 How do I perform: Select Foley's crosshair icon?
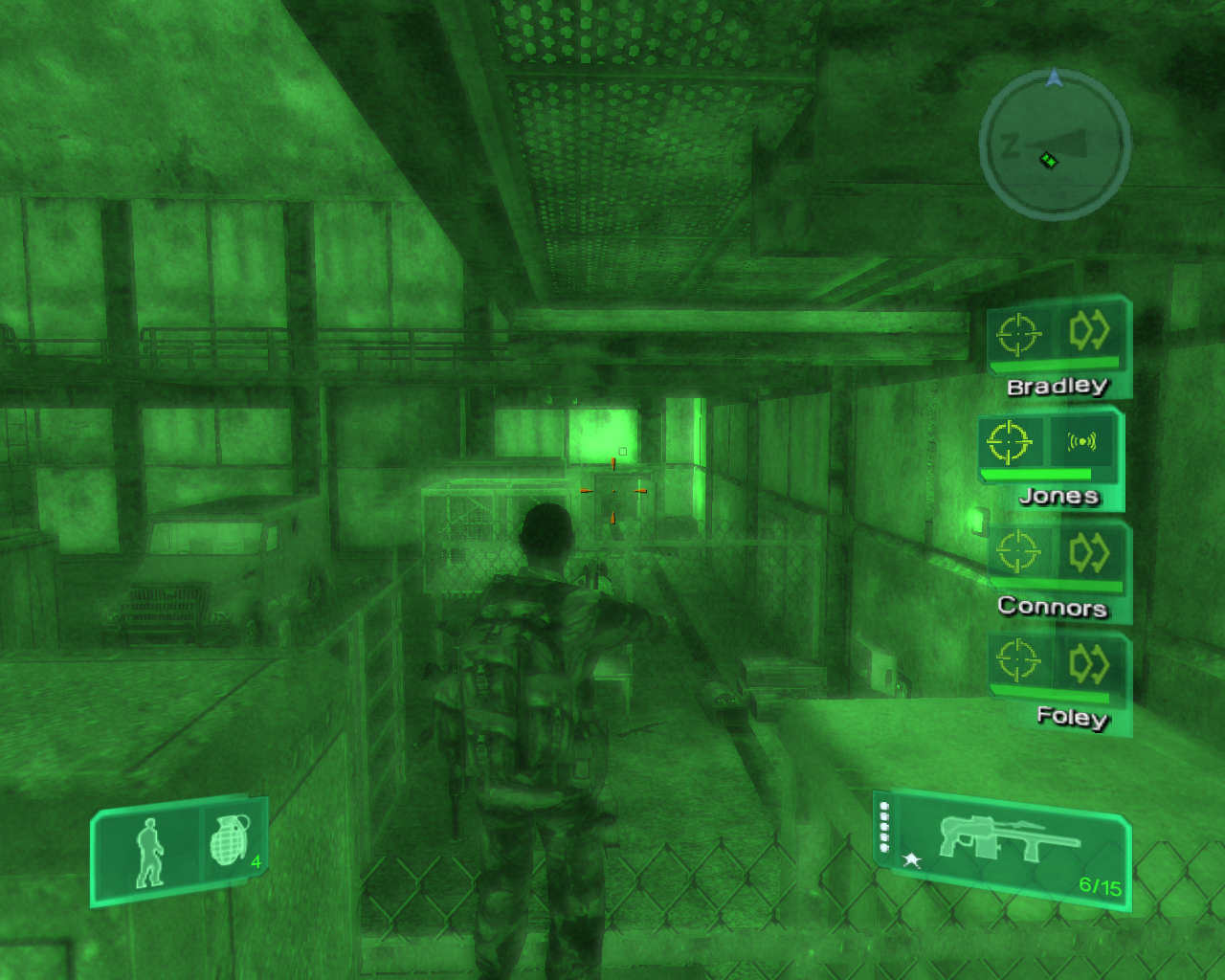coord(1017,660)
